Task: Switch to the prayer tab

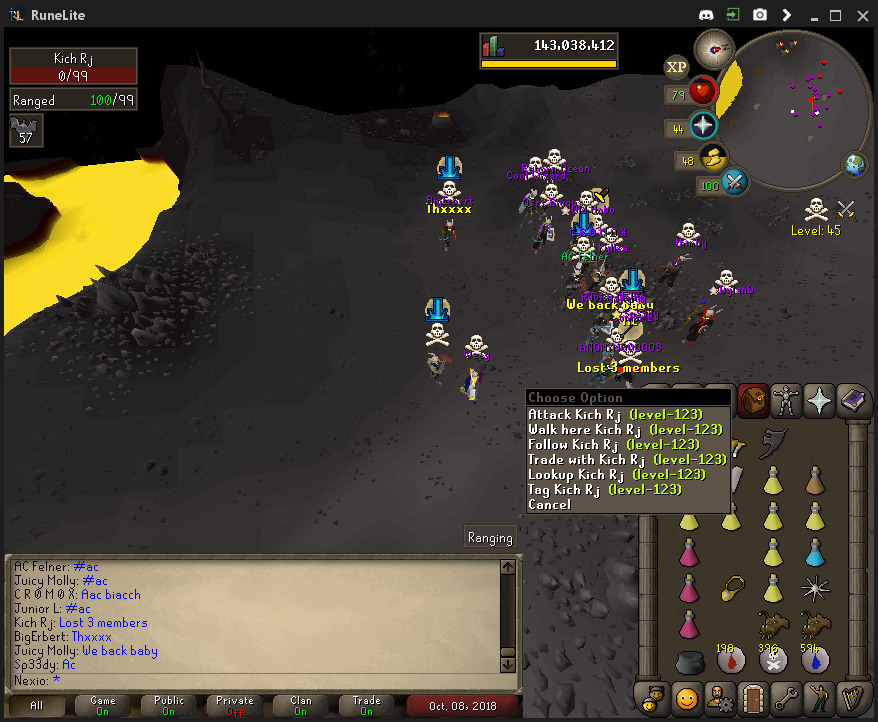Action: click(x=820, y=400)
